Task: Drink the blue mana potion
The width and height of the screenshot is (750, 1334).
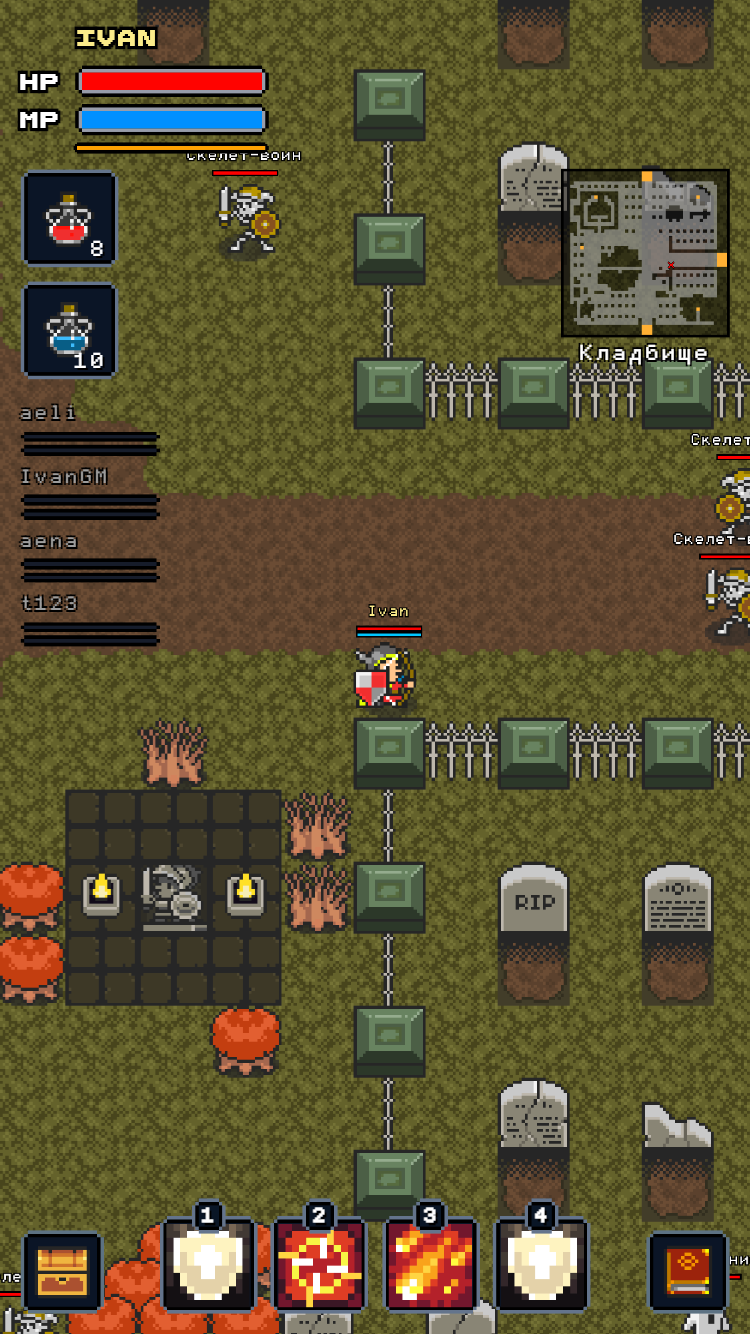Action: 69,331
